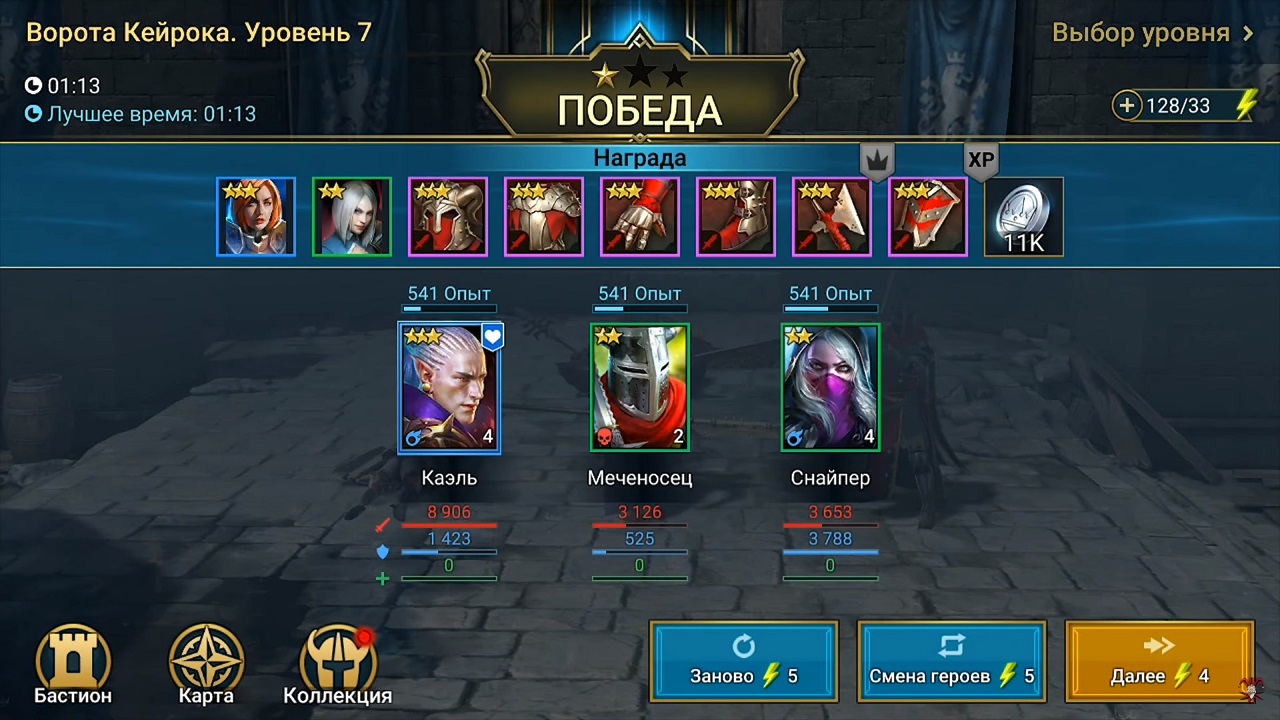The height and width of the screenshot is (720, 1280).
Task: Continue to next stage with Далее
Action: (x=1159, y=661)
